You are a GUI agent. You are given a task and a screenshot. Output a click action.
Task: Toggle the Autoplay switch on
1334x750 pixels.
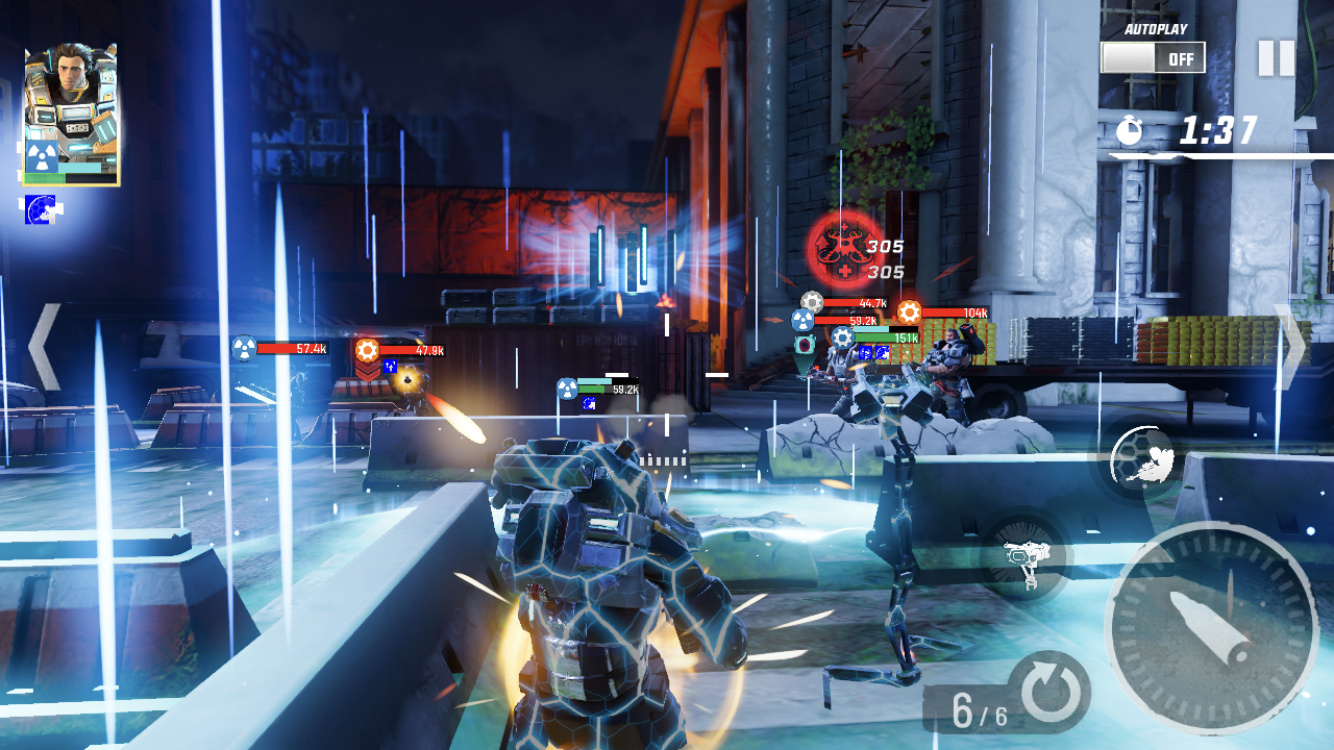(x=1153, y=58)
